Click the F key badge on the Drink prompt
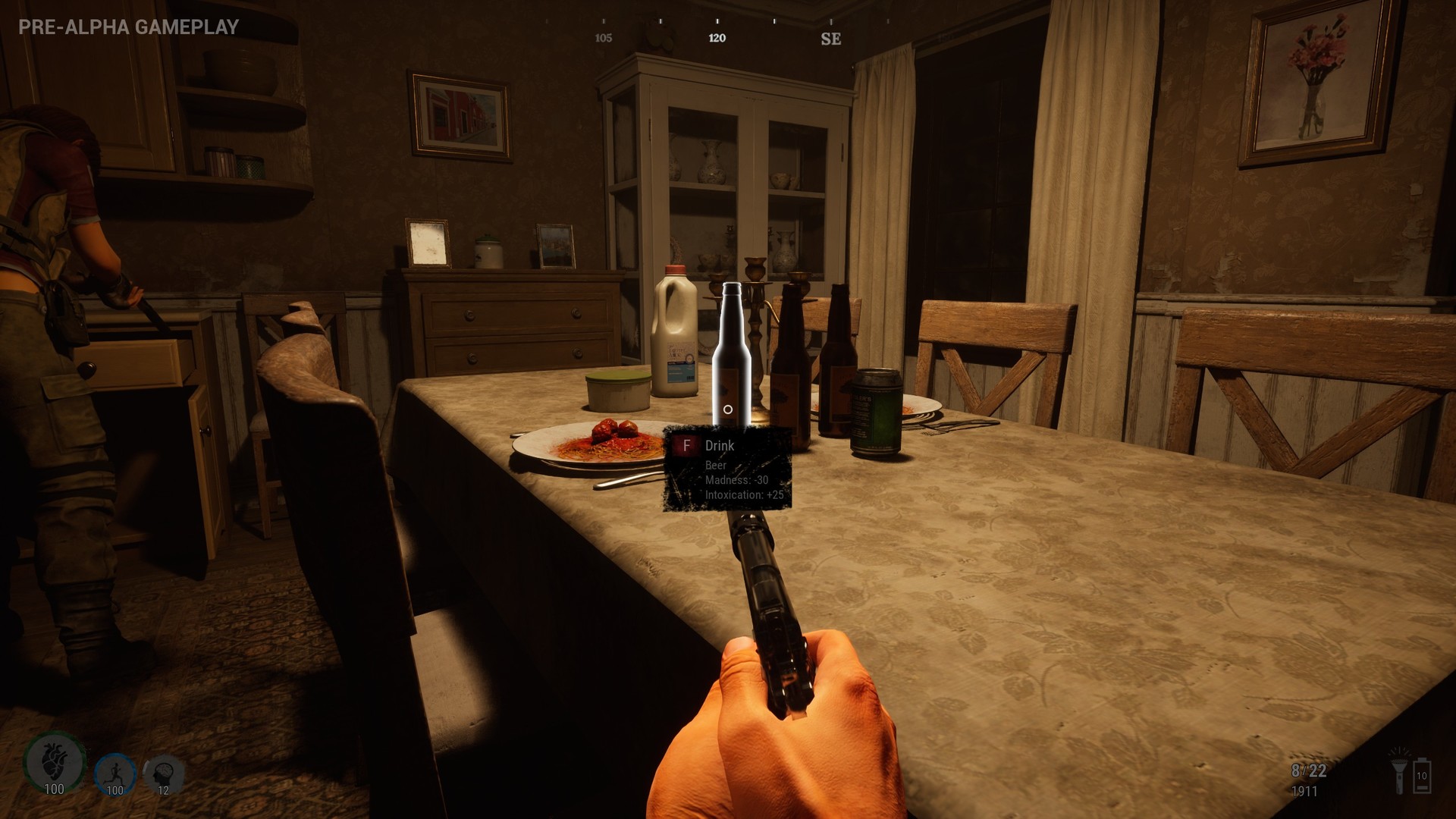 687,445
